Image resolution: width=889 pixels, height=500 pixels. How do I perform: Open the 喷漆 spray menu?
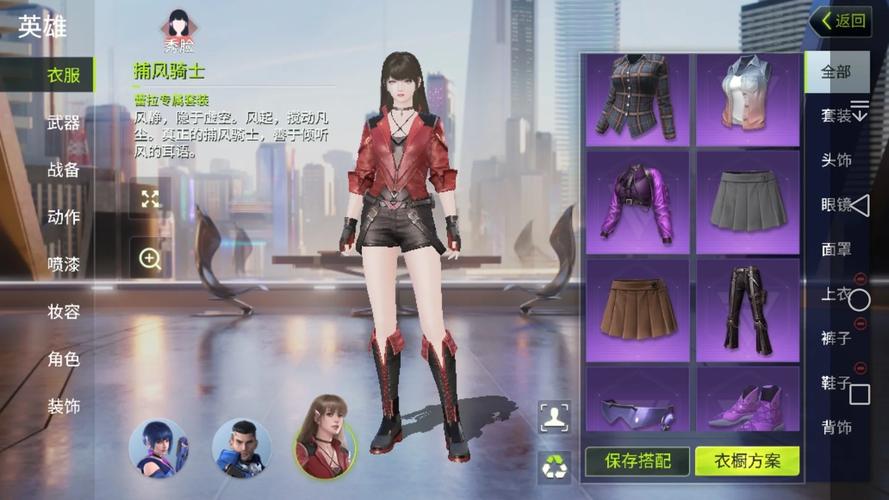[x=63, y=264]
